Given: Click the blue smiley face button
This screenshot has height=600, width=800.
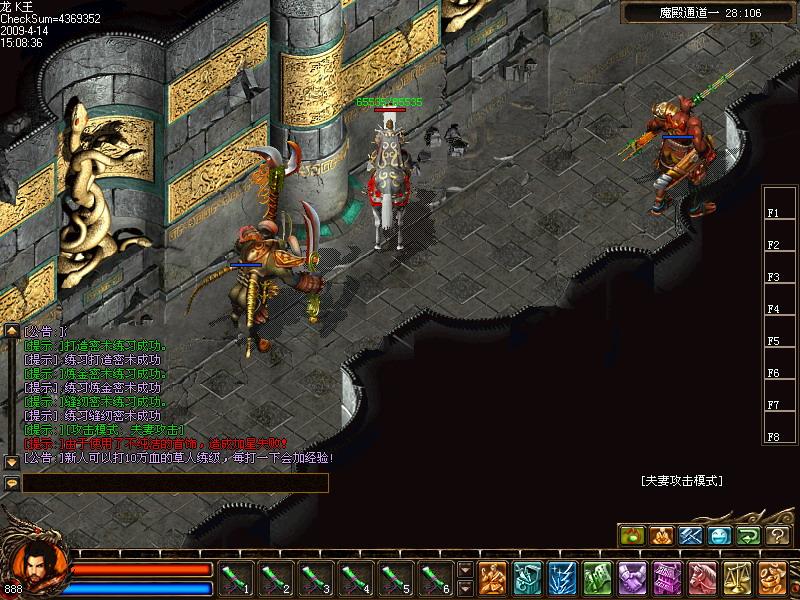Looking at the screenshot, I should [x=719, y=535].
